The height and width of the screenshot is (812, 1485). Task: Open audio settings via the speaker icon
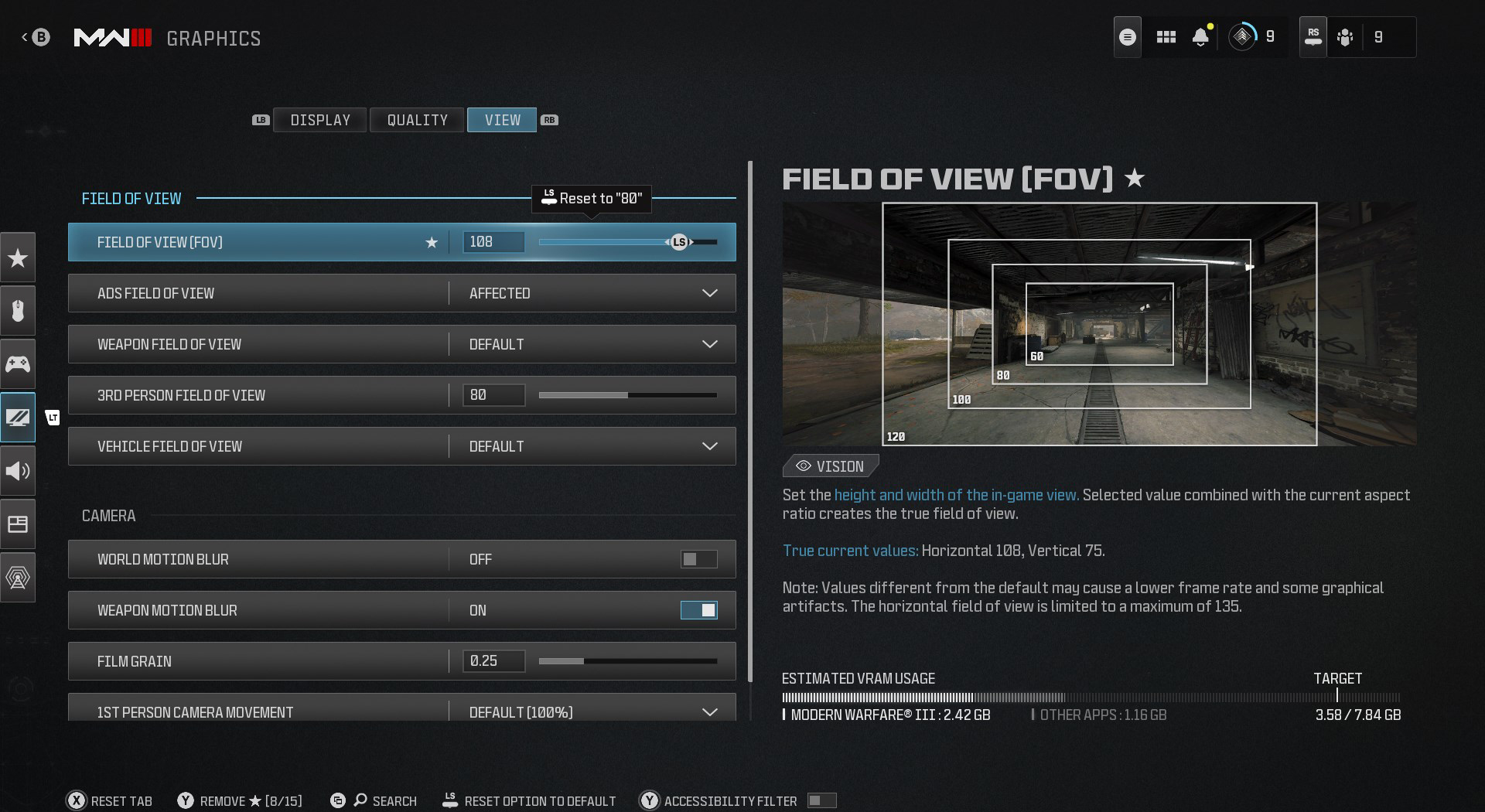18,470
